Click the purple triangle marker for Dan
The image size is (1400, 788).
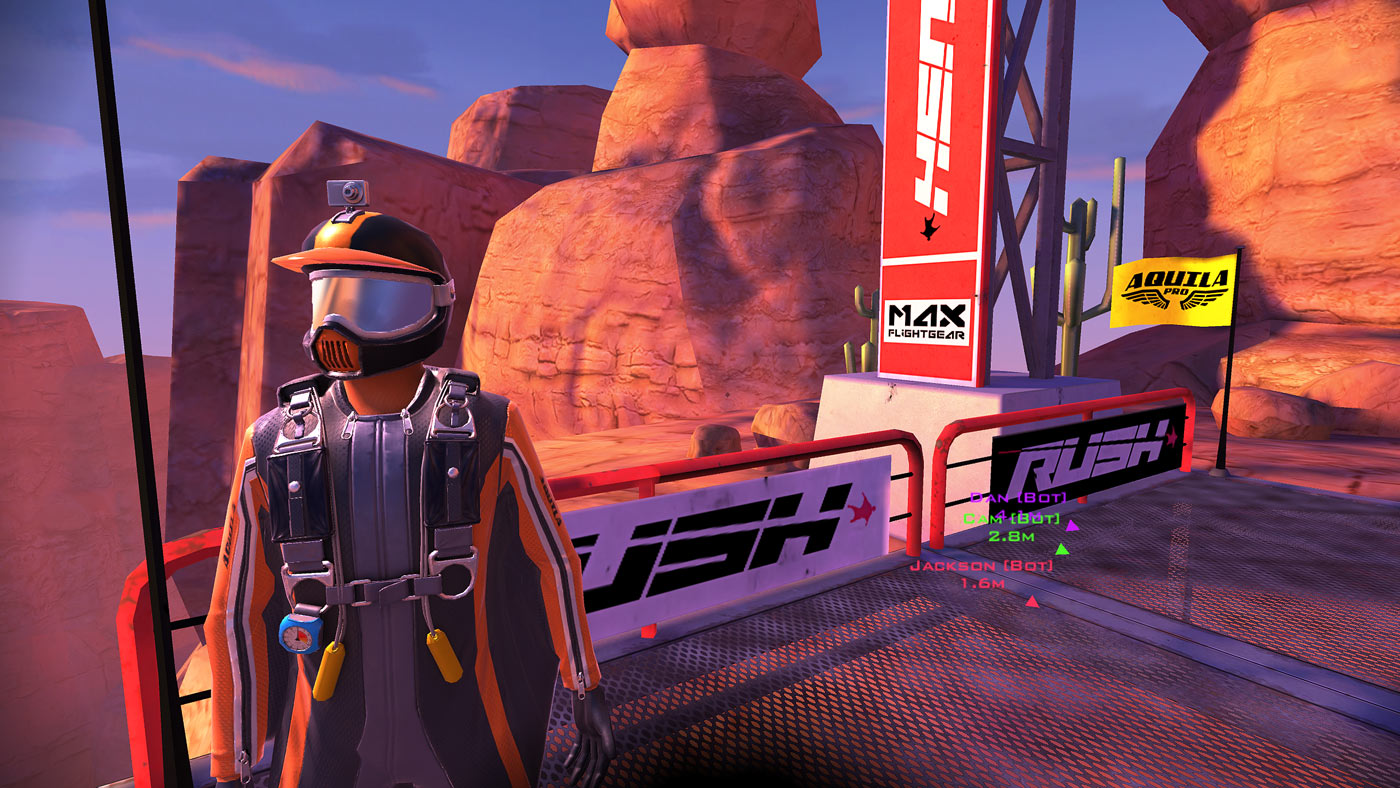tap(1071, 527)
